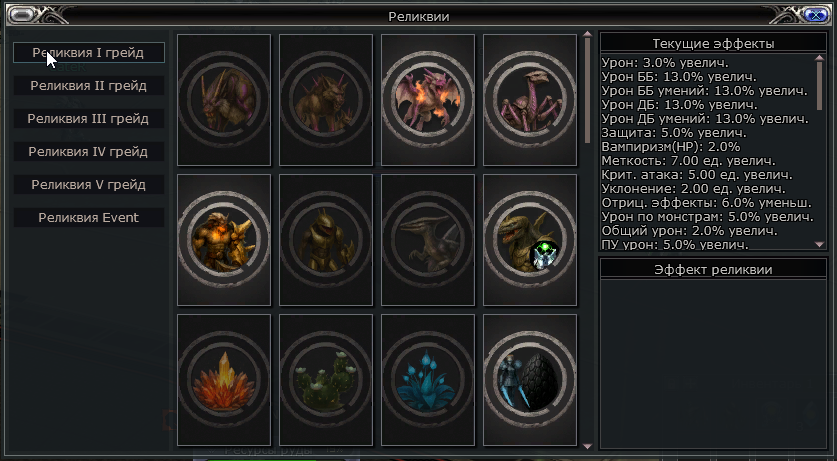Open the Реликвия Event category
Image resolution: width=837 pixels, height=461 pixels.
tap(89, 218)
